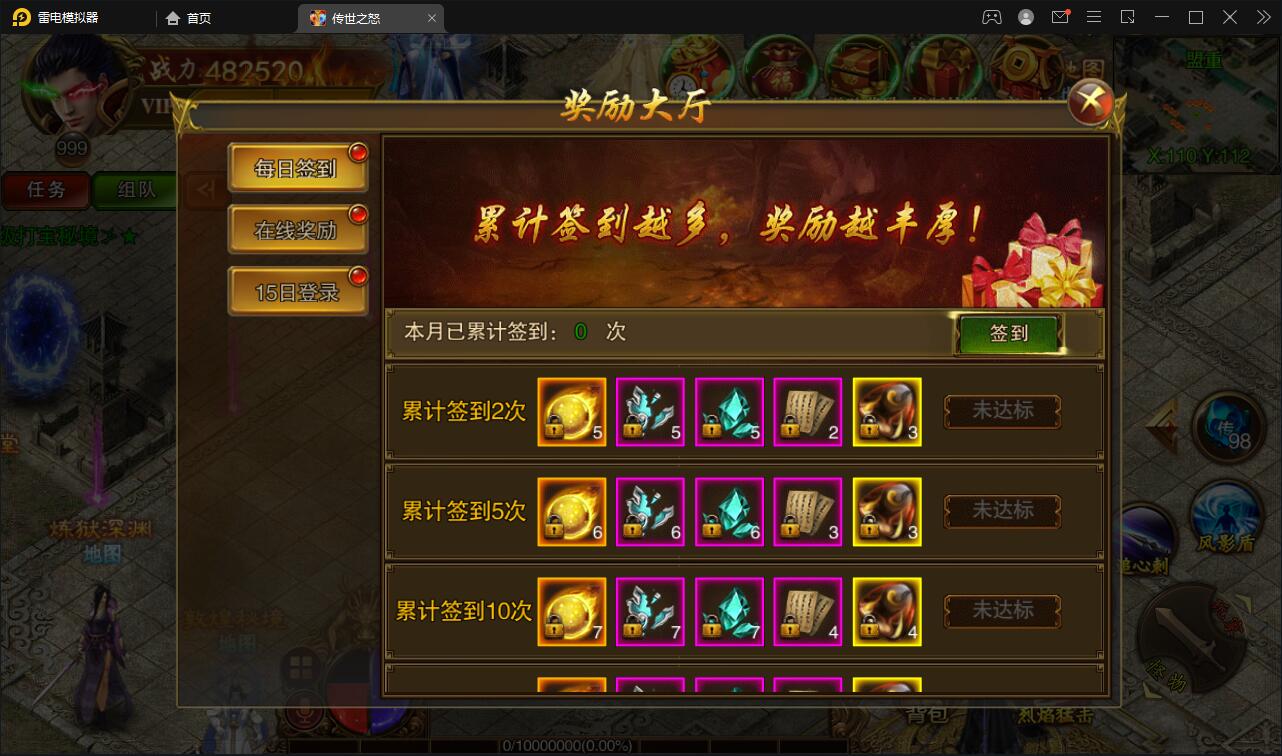Collapse the right skill bar arrow
The height and width of the screenshot is (756, 1282).
pyautogui.click(x=1162, y=422)
